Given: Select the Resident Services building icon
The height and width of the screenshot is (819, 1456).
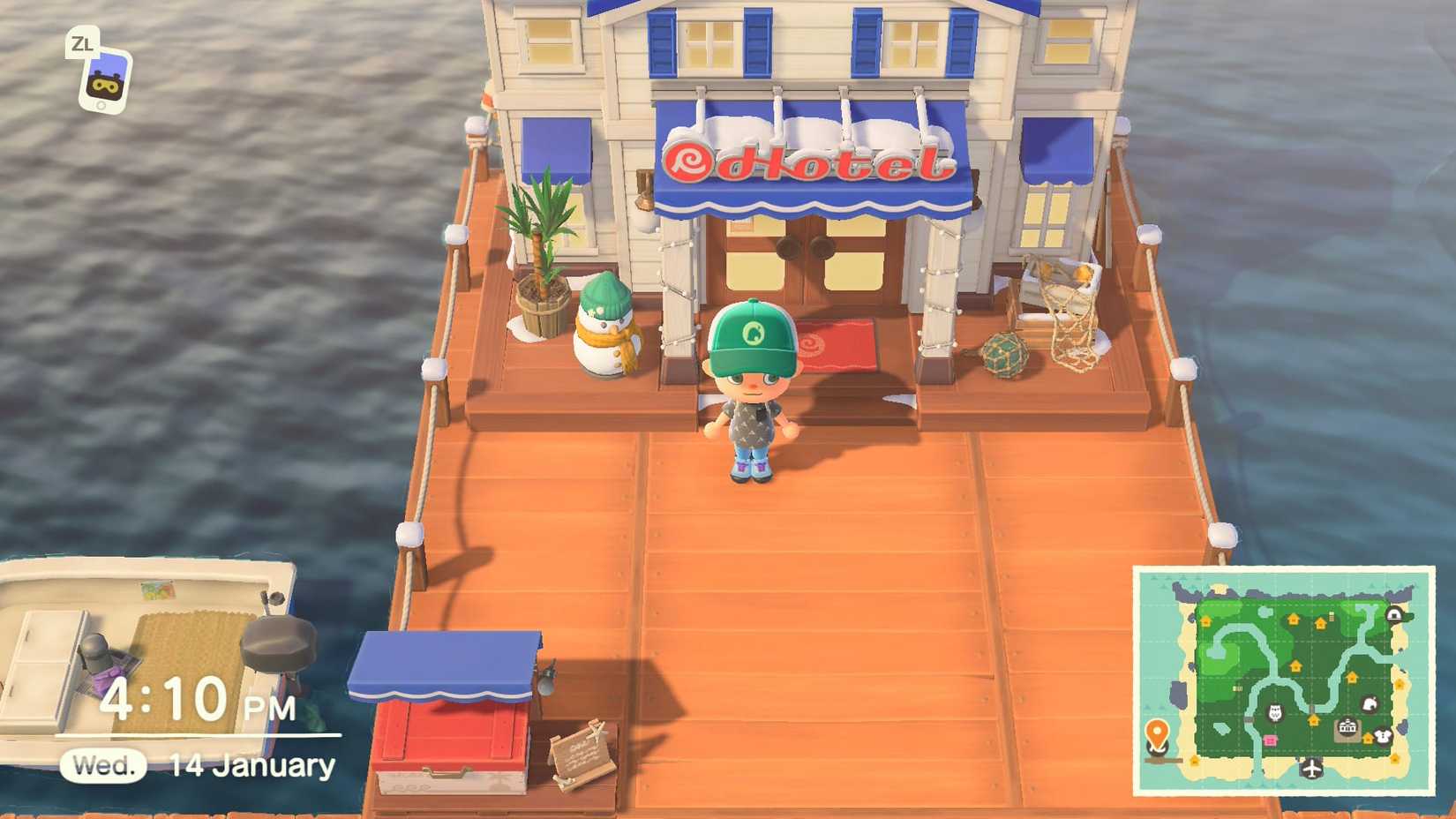Looking at the screenshot, I should click(1347, 726).
